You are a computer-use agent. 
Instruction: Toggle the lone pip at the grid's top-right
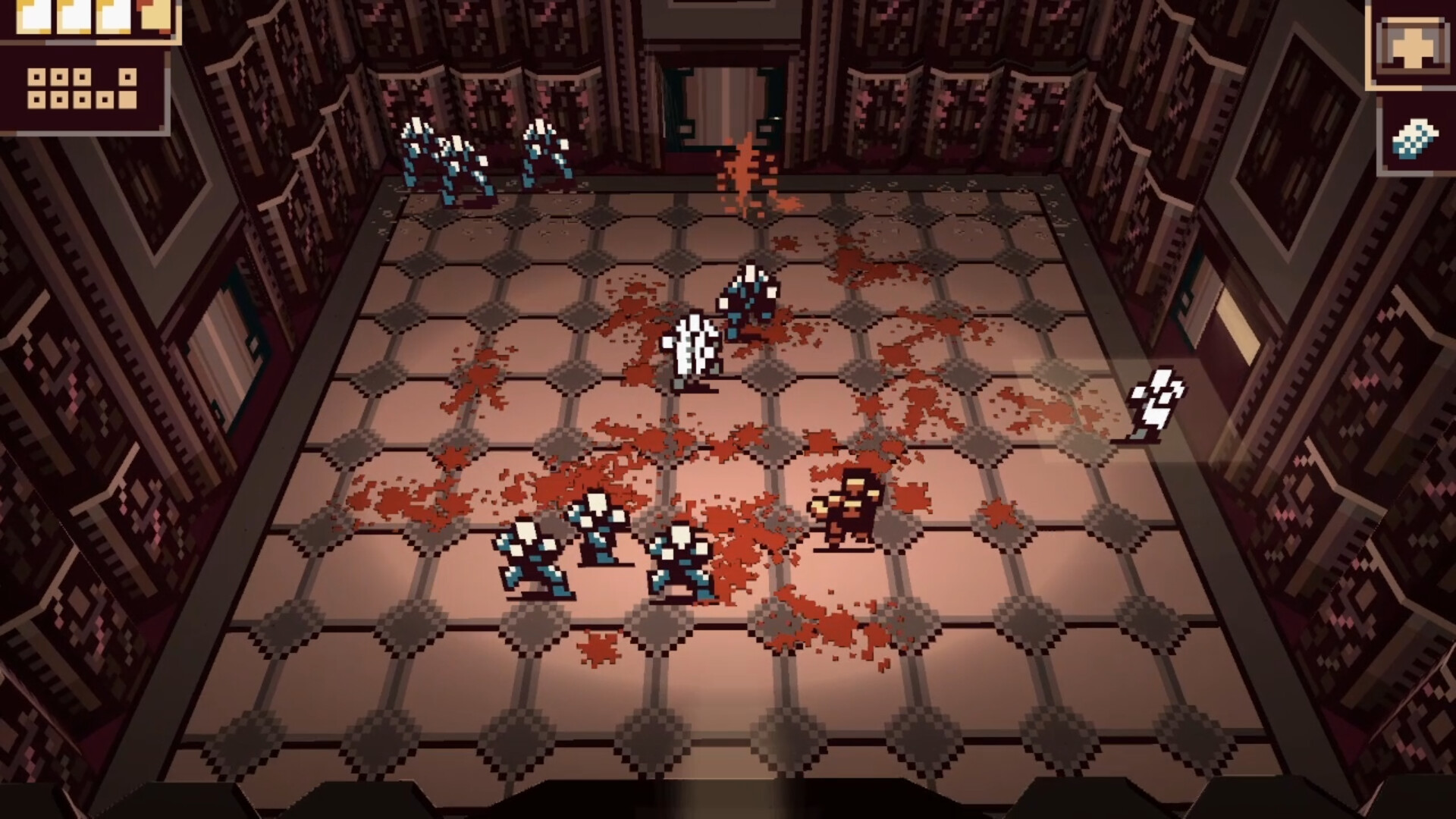click(127, 77)
